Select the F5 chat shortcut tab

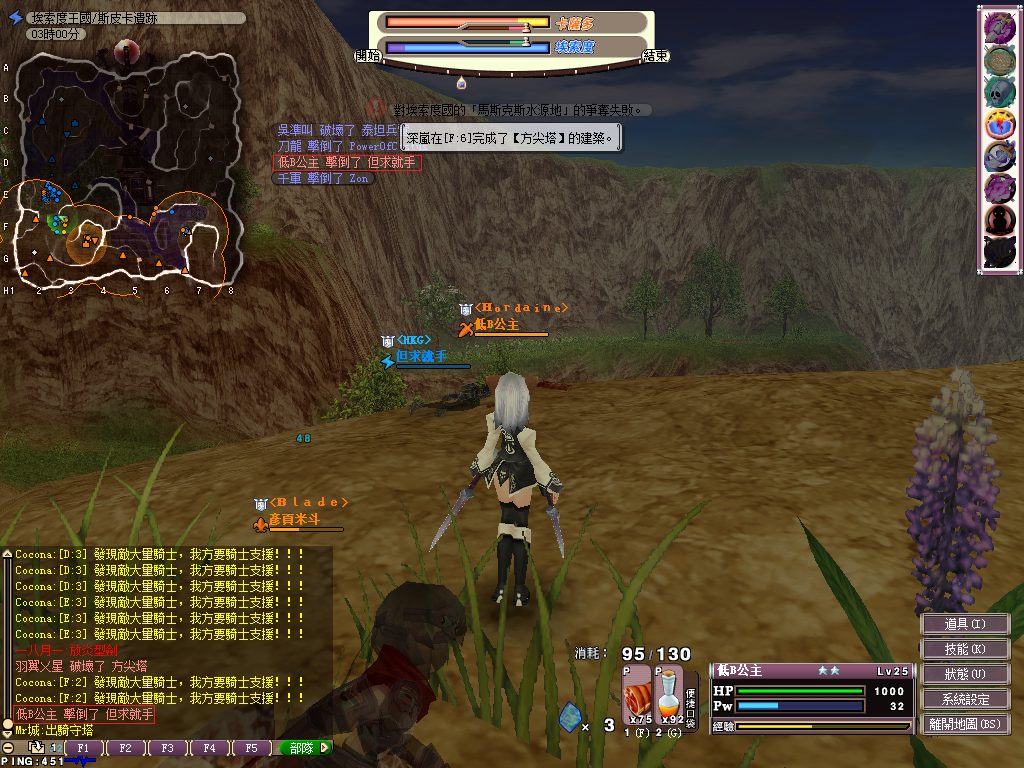(251, 748)
